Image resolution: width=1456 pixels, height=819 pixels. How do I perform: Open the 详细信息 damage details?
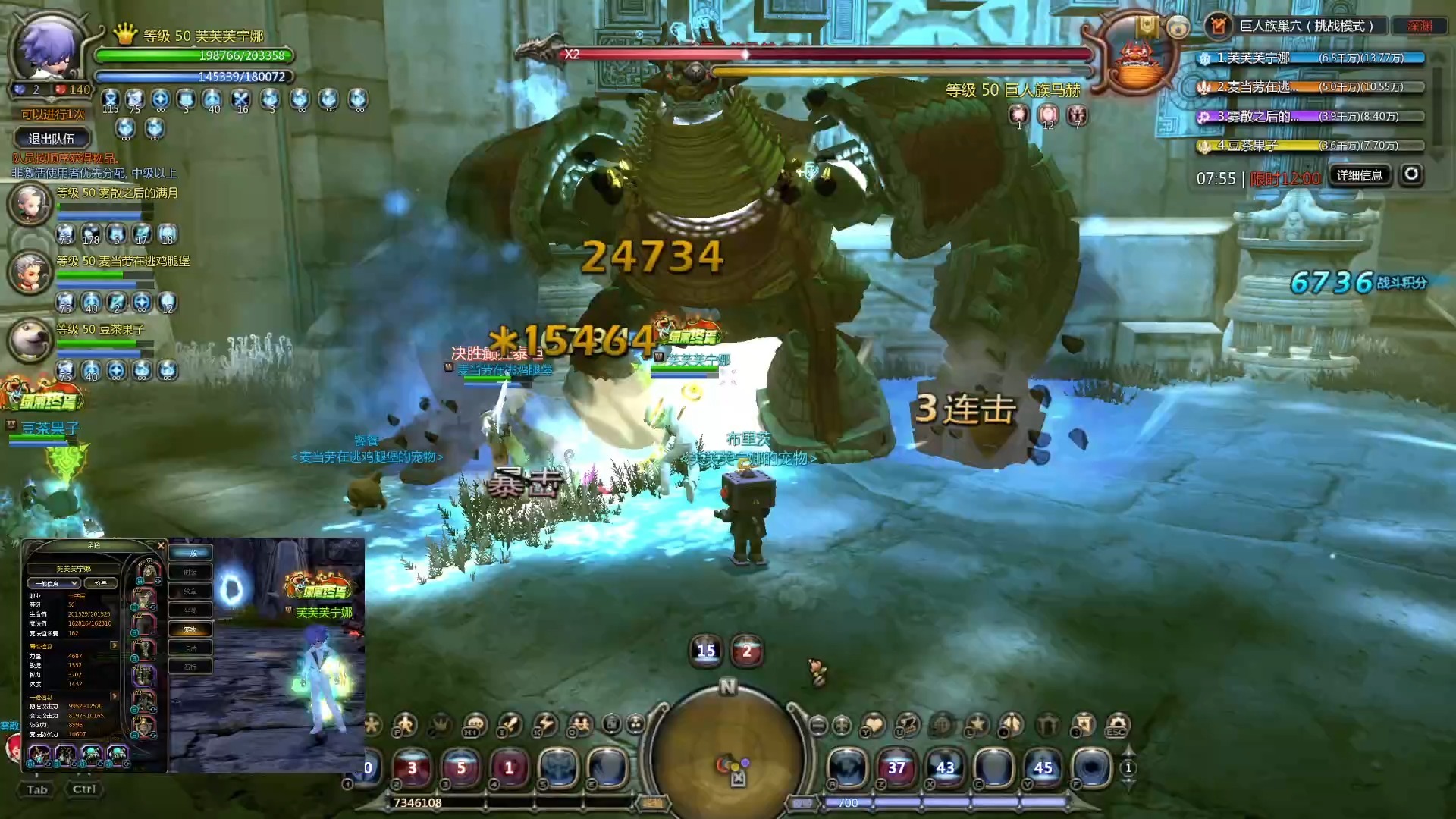click(1359, 176)
